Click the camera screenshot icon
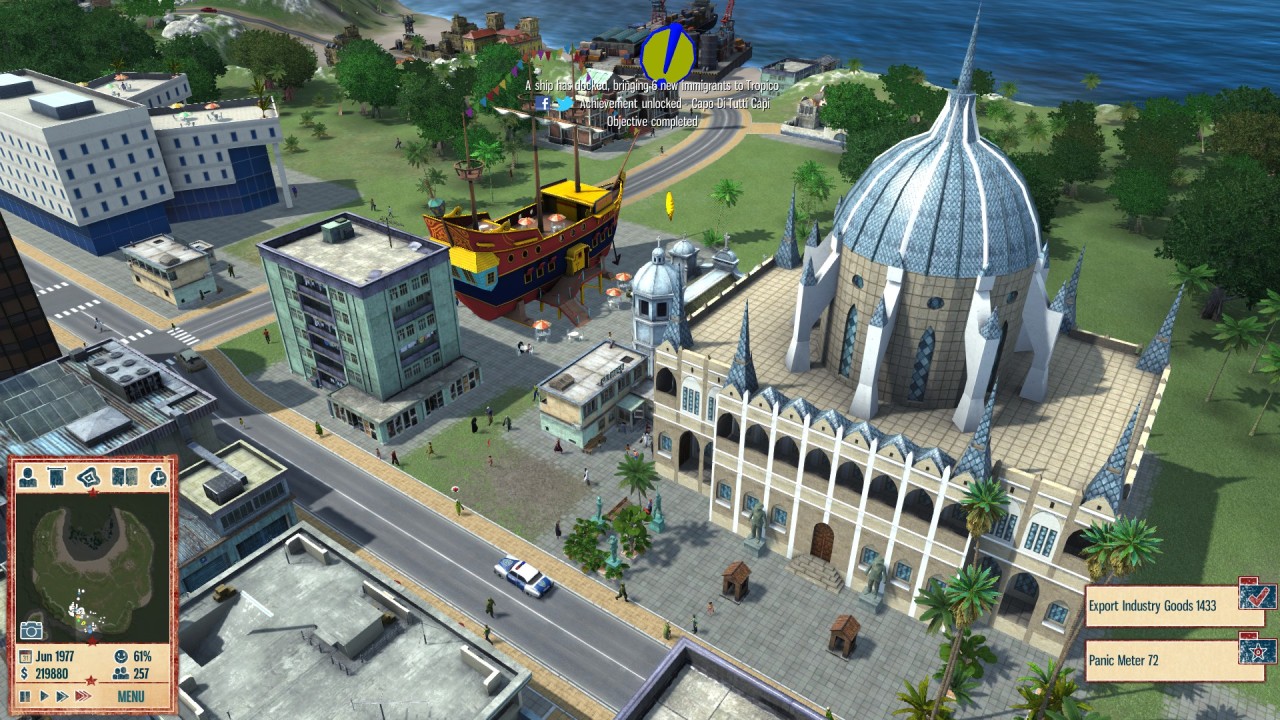Image resolution: width=1280 pixels, height=720 pixels. 31,630
